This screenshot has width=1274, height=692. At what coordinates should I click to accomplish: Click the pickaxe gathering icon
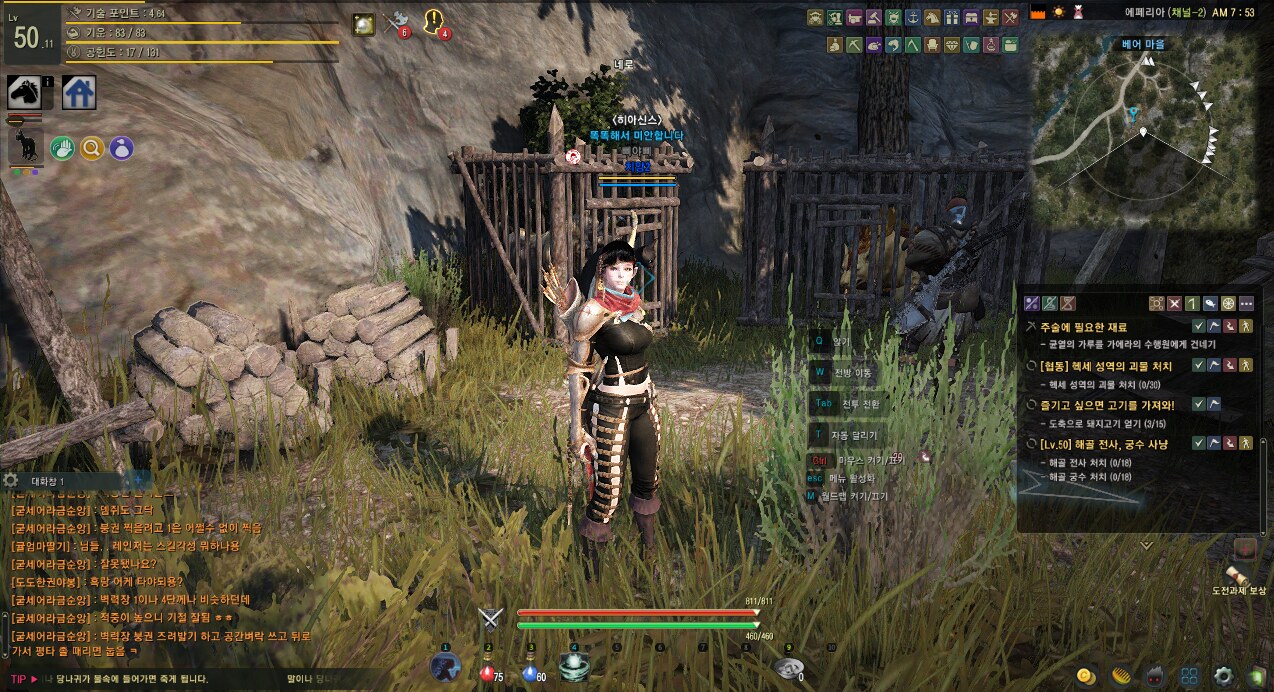click(854, 45)
